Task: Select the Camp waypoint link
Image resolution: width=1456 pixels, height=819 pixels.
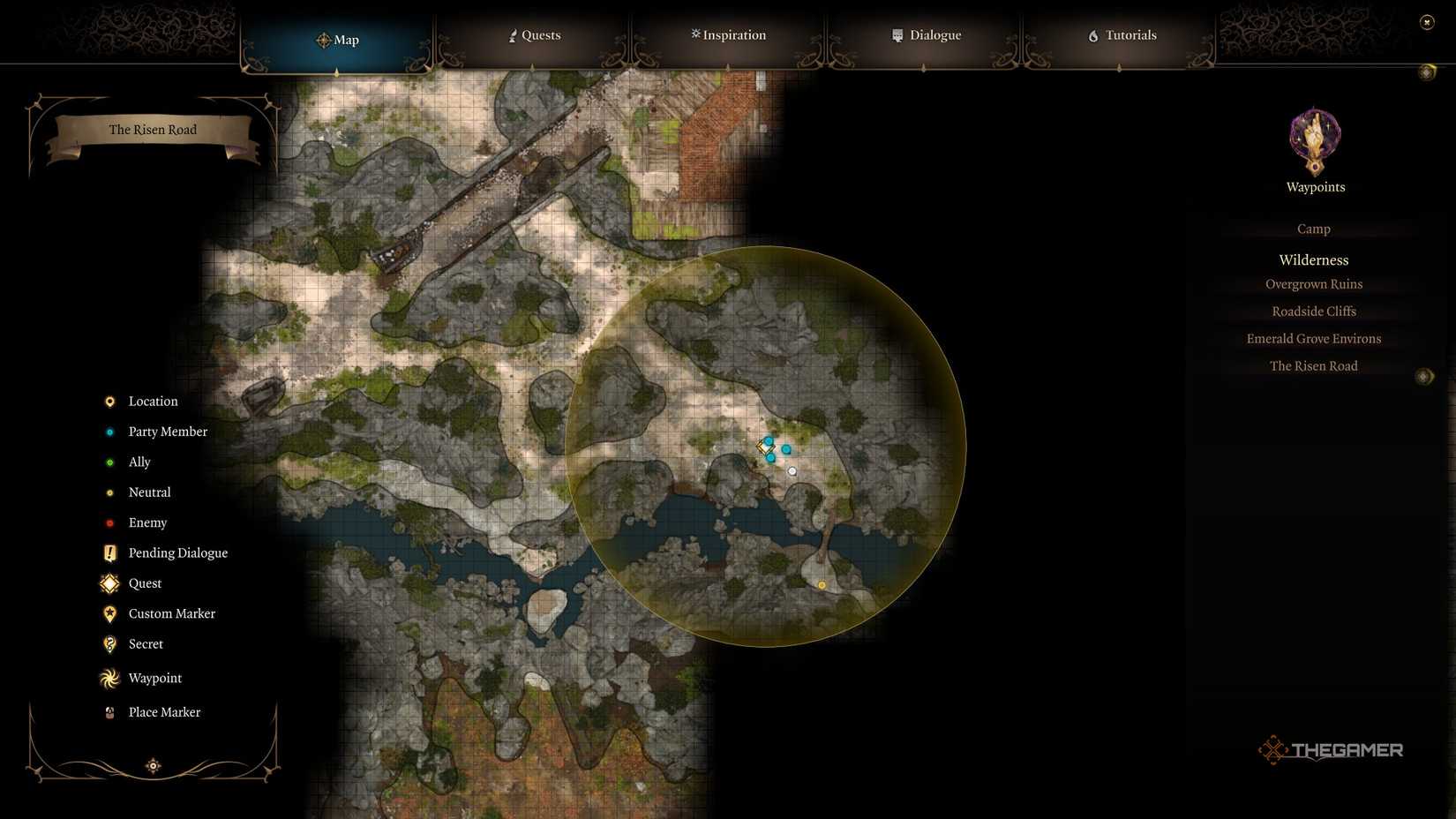Action: (x=1313, y=229)
